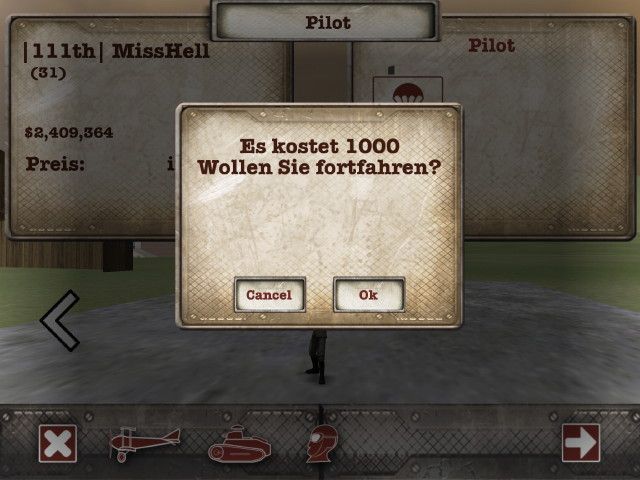Confirm the purchase with Ok

point(369,294)
